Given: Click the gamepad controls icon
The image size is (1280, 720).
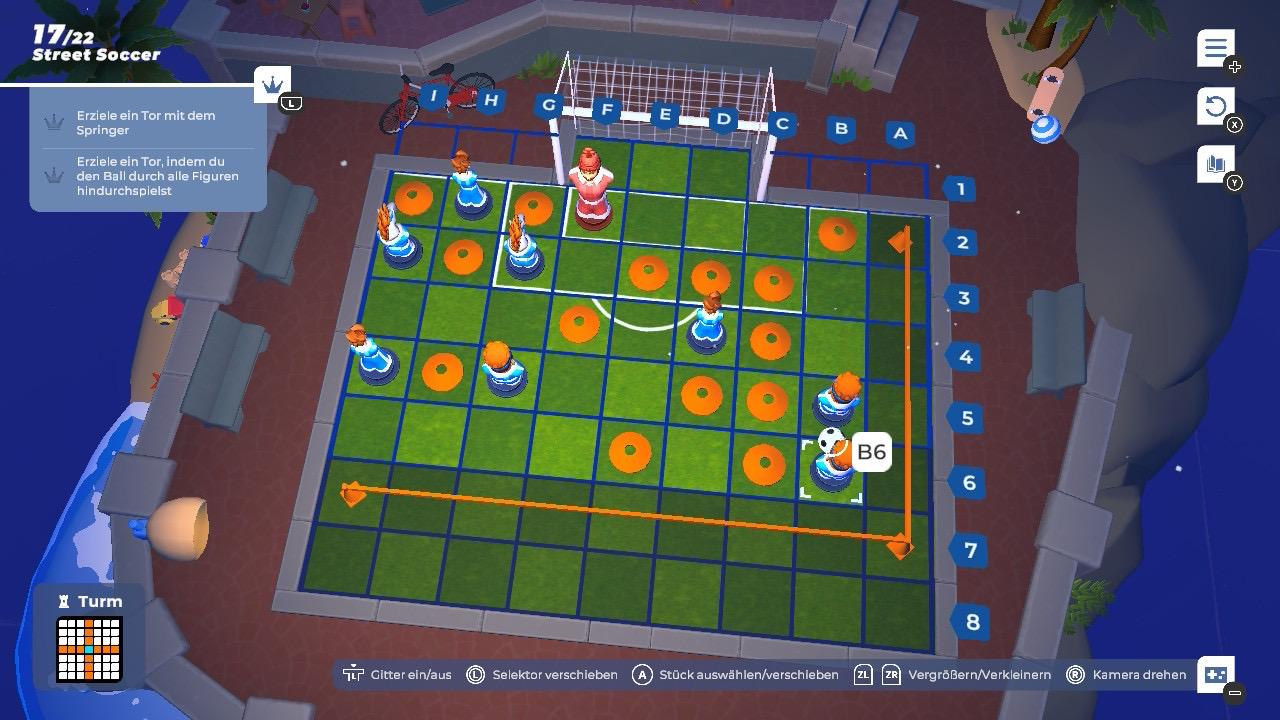Looking at the screenshot, I should pyautogui.click(x=1216, y=674).
